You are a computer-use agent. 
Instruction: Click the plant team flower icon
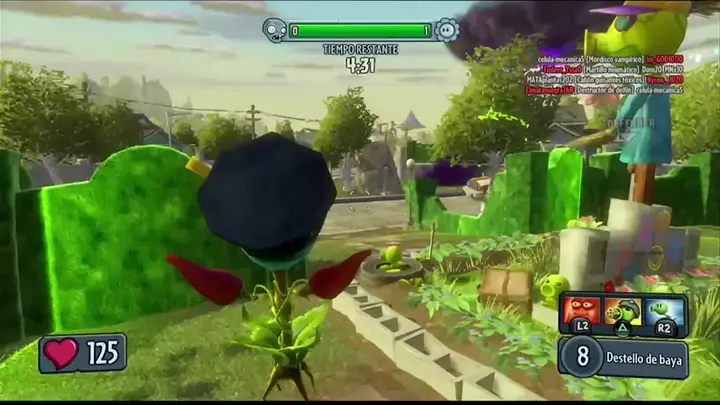click(x=446, y=31)
